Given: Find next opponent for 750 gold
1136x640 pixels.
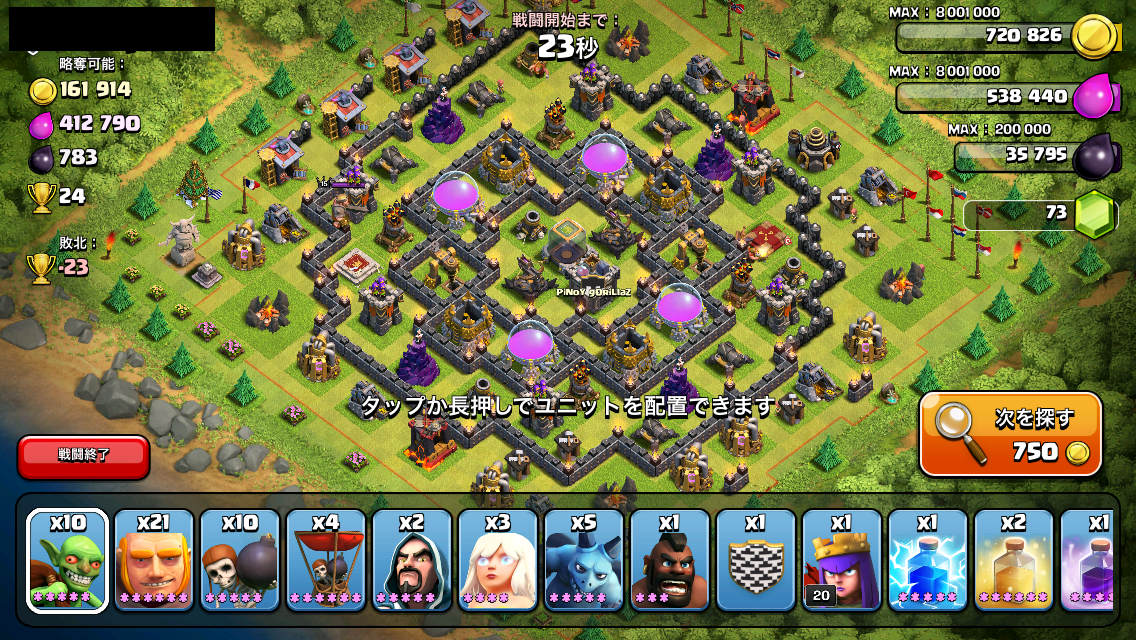Looking at the screenshot, I should coord(1010,434).
